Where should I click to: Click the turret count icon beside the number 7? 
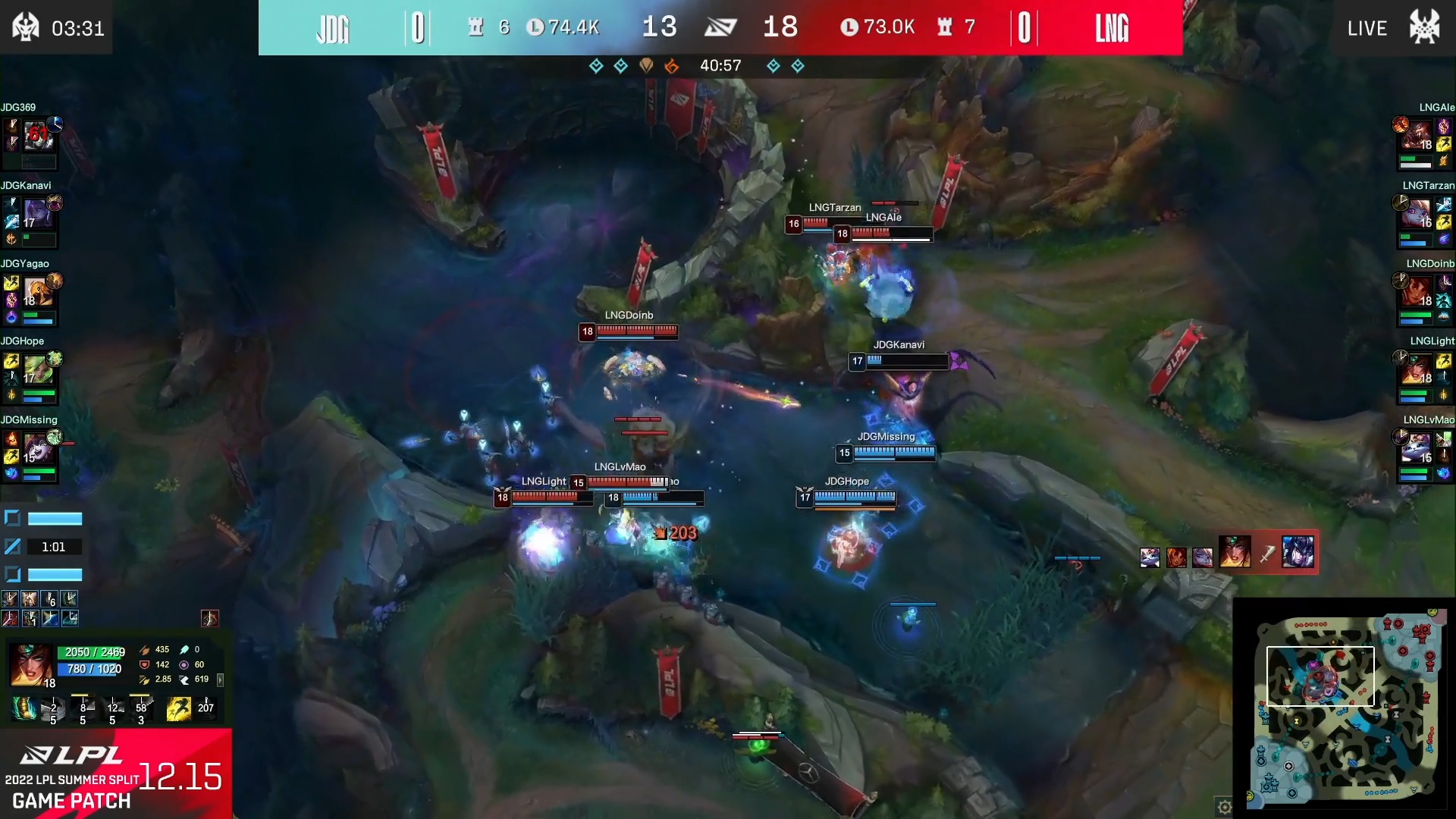(x=944, y=28)
